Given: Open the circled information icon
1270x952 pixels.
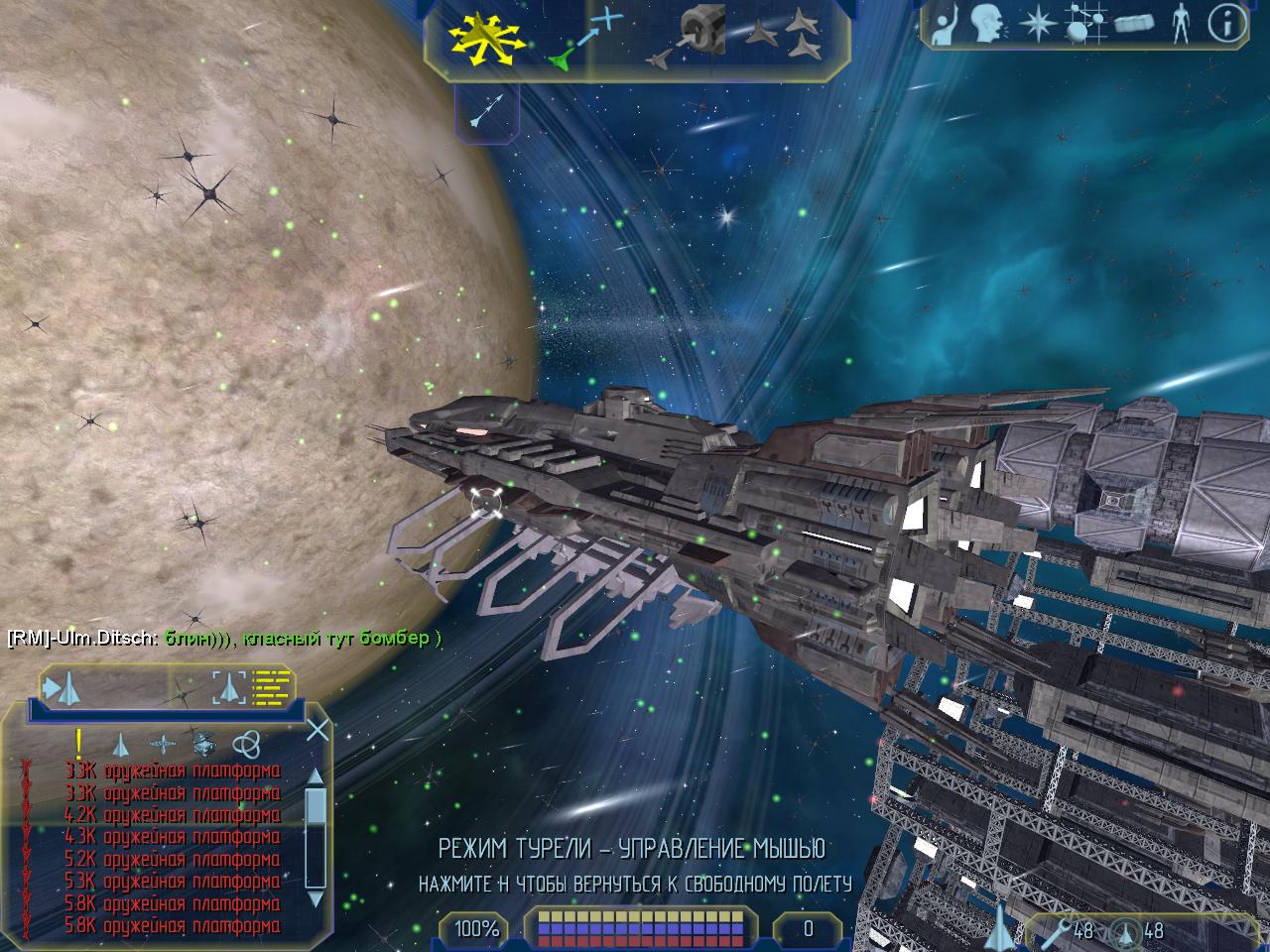Looking at the screenshot, I should click(x=1228, y=24).
